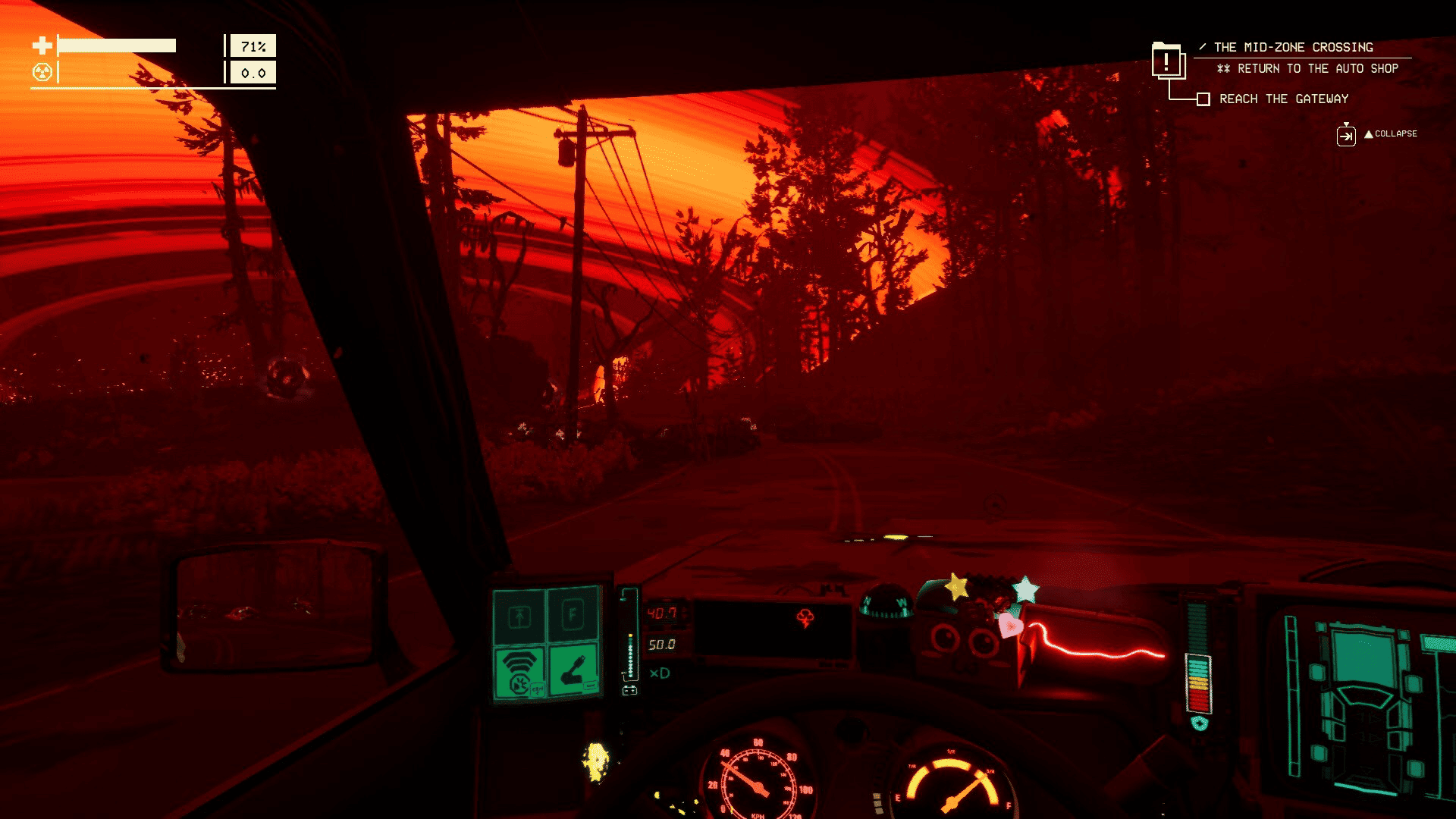This screenshot has width=1456, height=819.
Task: Open the quest log exclamation icon
Action: pyautogui.click(x=1167, y=61)
